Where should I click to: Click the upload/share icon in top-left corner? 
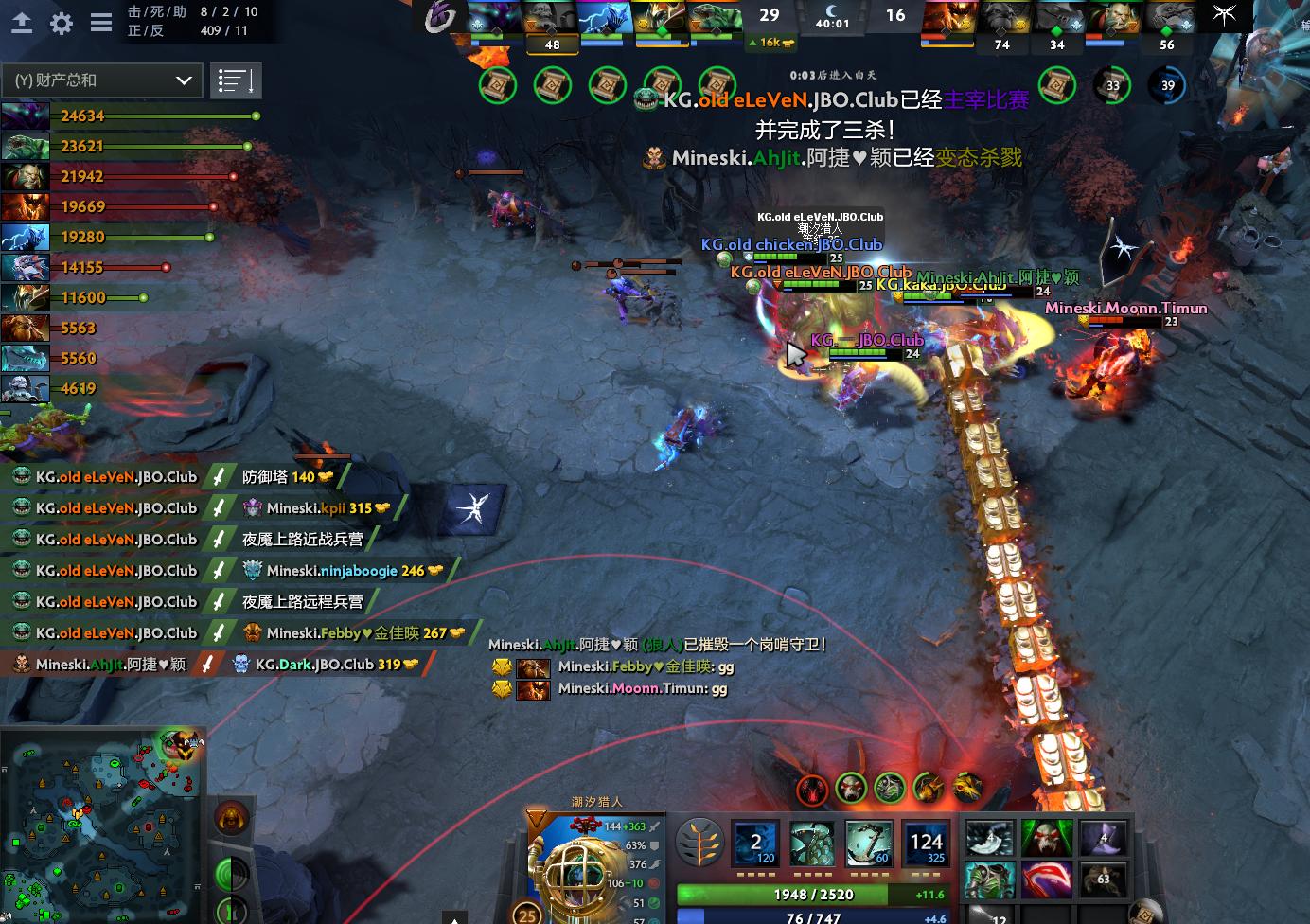(21, 24)
